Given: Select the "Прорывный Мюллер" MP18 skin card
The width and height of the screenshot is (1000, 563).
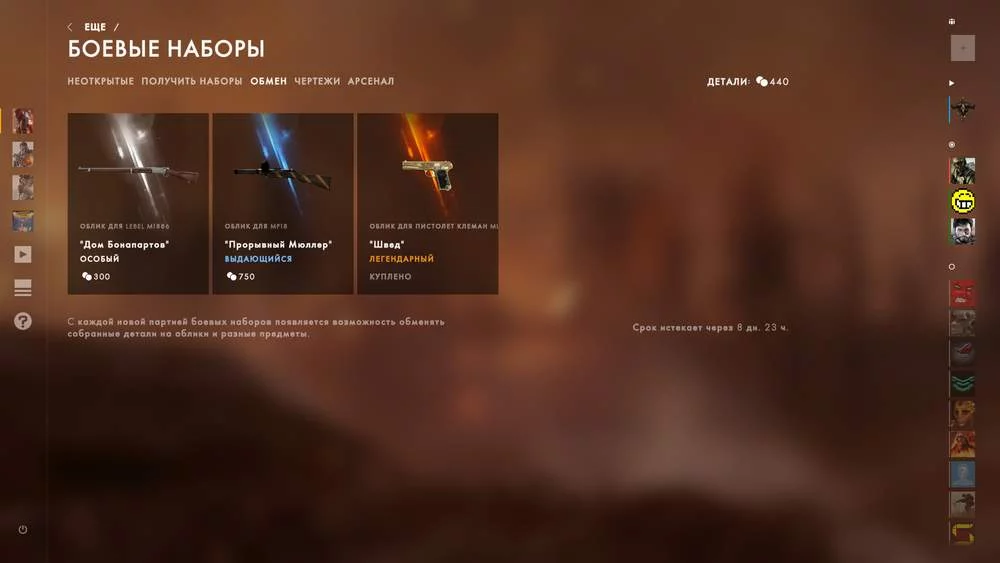Looking at the screenshot, I should (x=283, y=203).
